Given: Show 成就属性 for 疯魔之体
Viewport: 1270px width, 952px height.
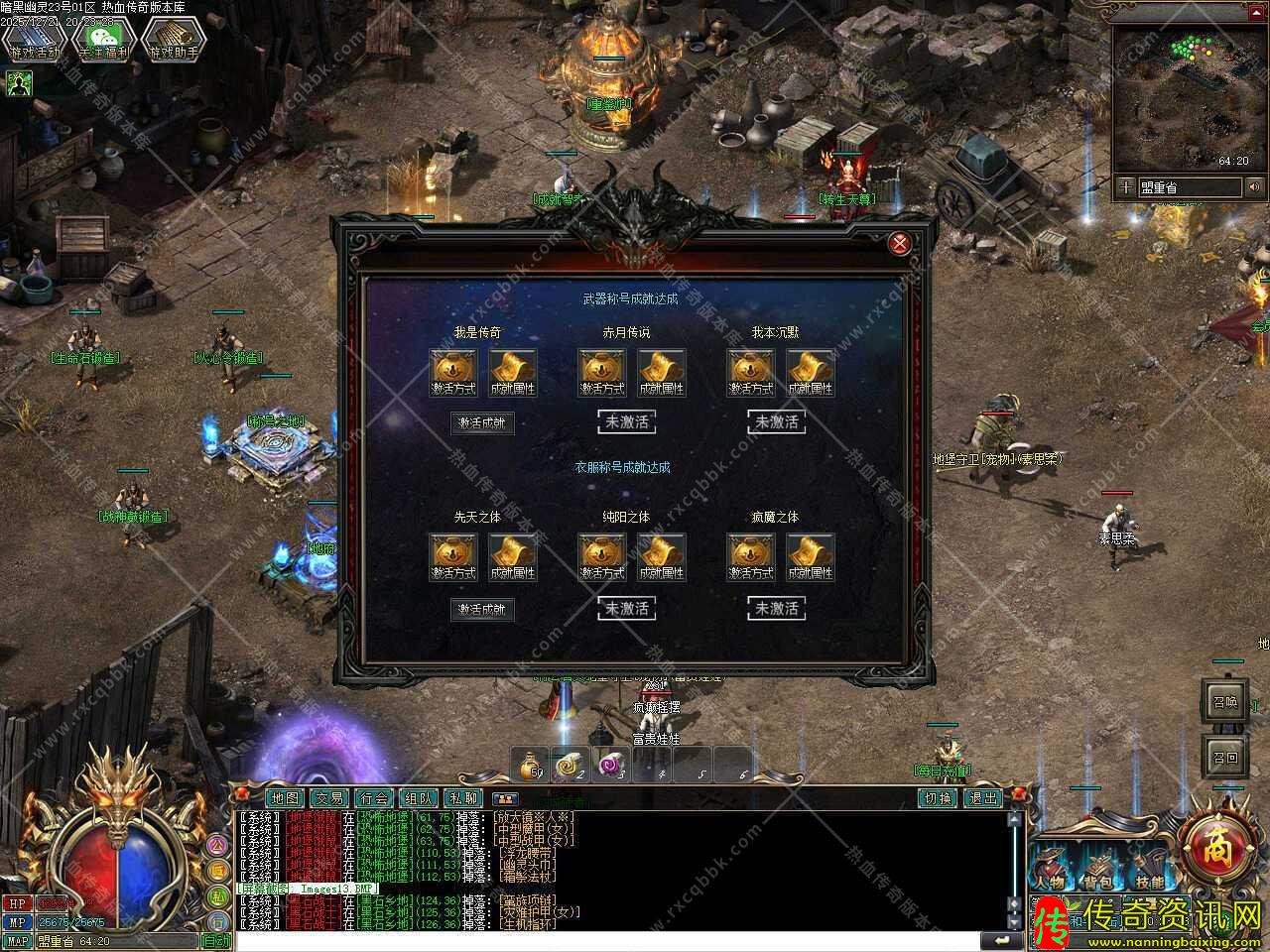Looking at the screenshot, I should coord(811,557).
